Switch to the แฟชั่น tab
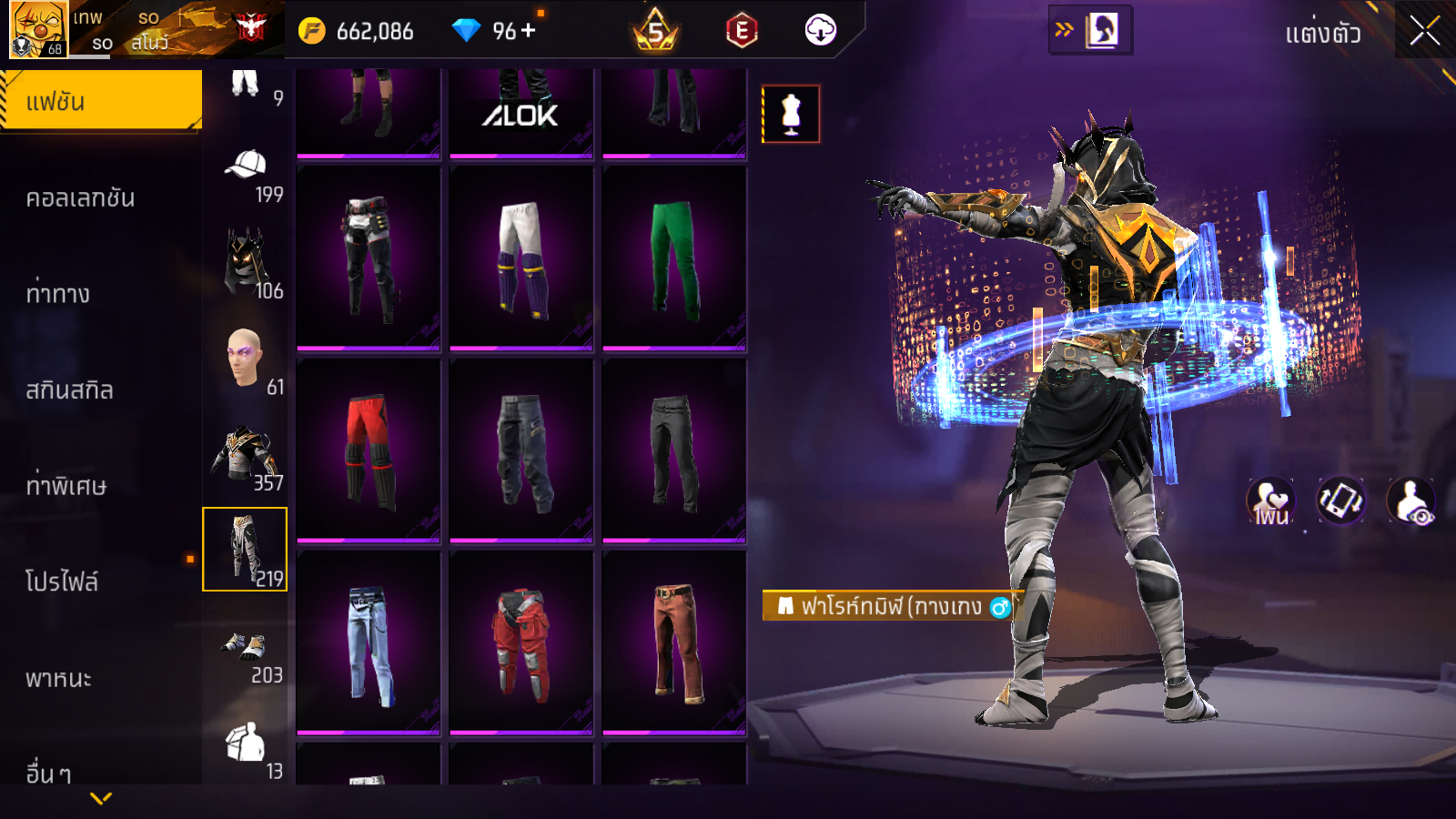Image resolution: width=1456 pixels, height=819 pixels. pos(101,101)
